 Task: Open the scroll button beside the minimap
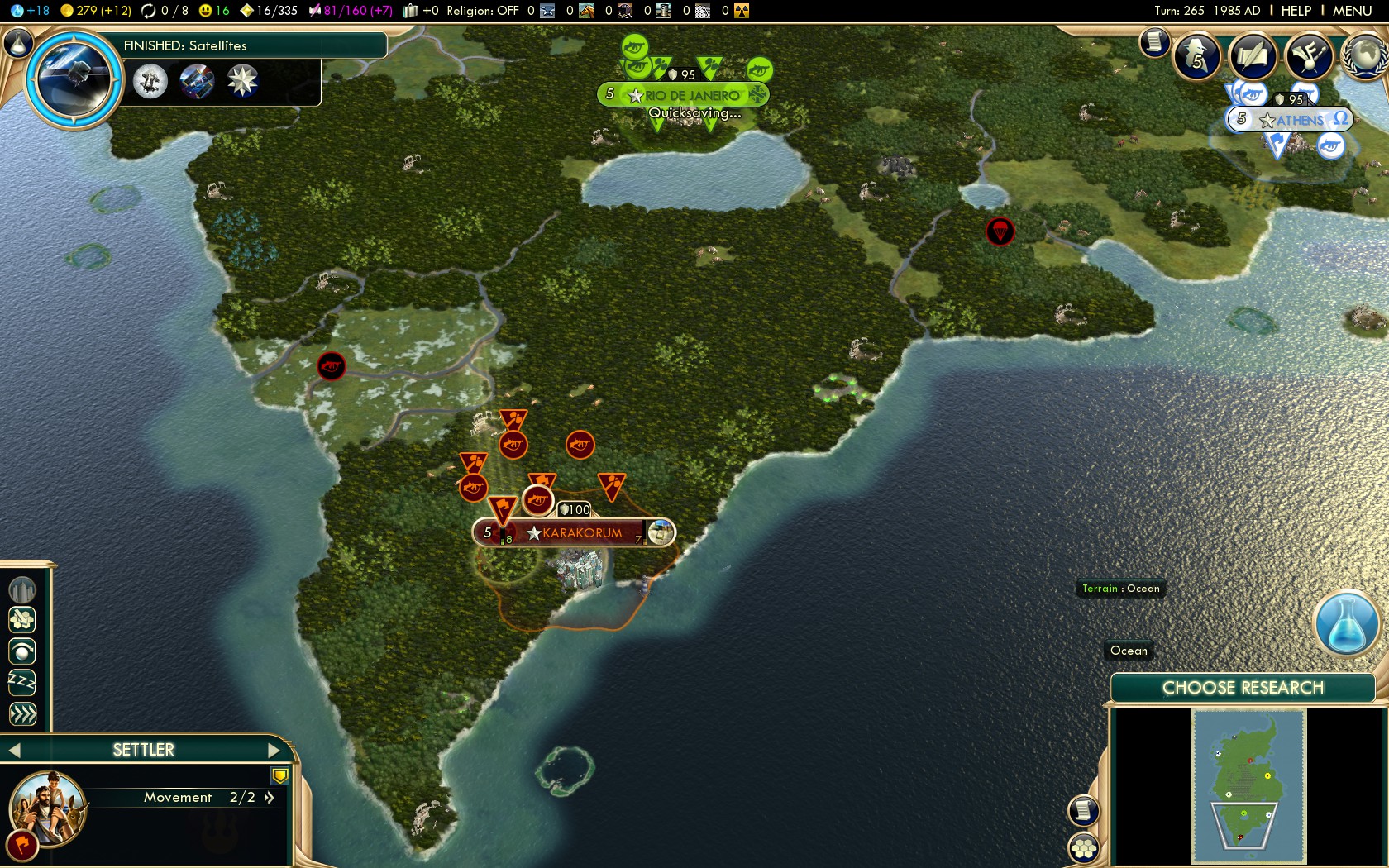[1083, 810]
